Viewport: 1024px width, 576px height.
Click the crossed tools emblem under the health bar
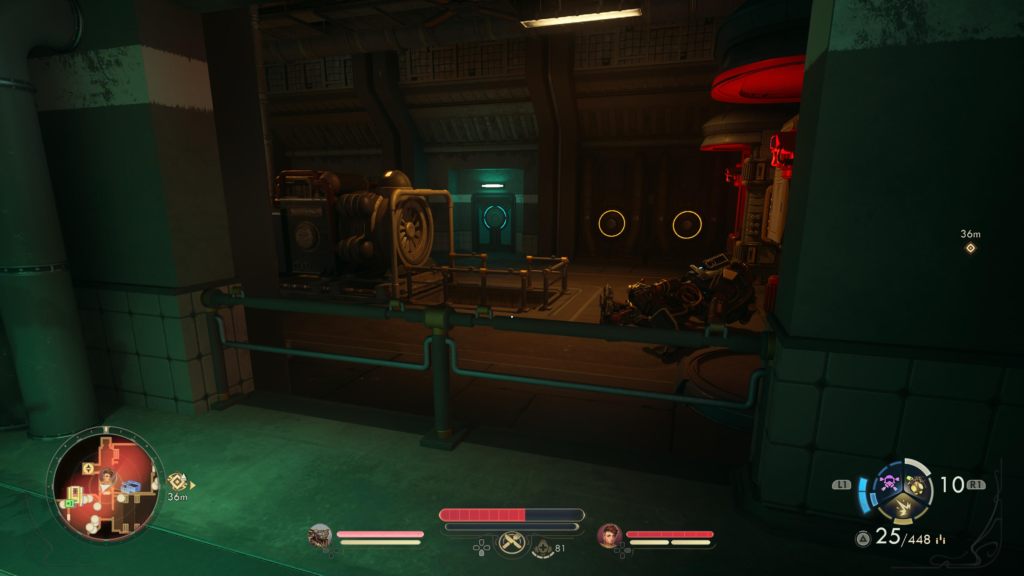[512, 544]
